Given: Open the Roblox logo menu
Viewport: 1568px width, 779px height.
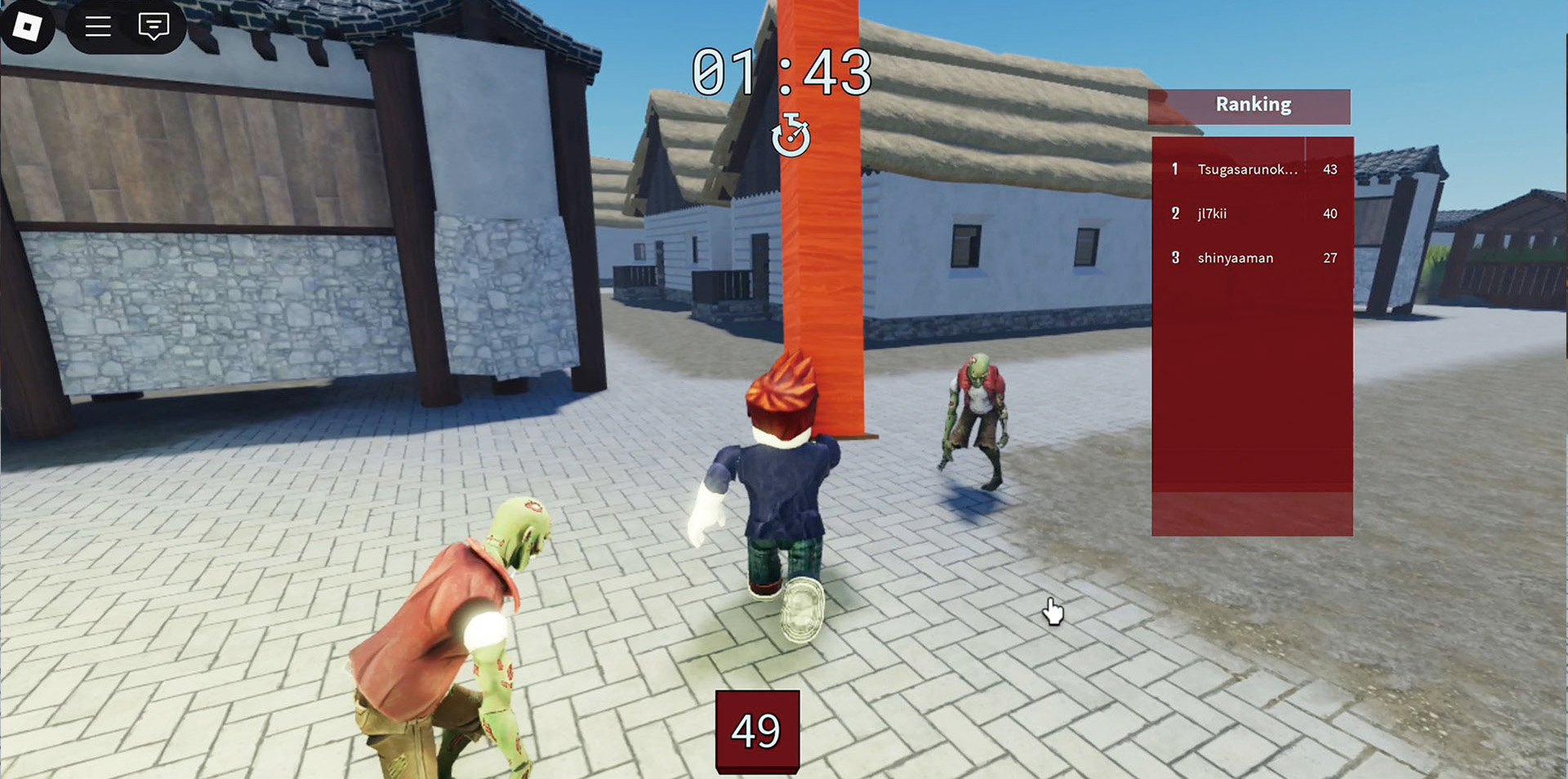Looking at the screenshot, I should point(27,27).
